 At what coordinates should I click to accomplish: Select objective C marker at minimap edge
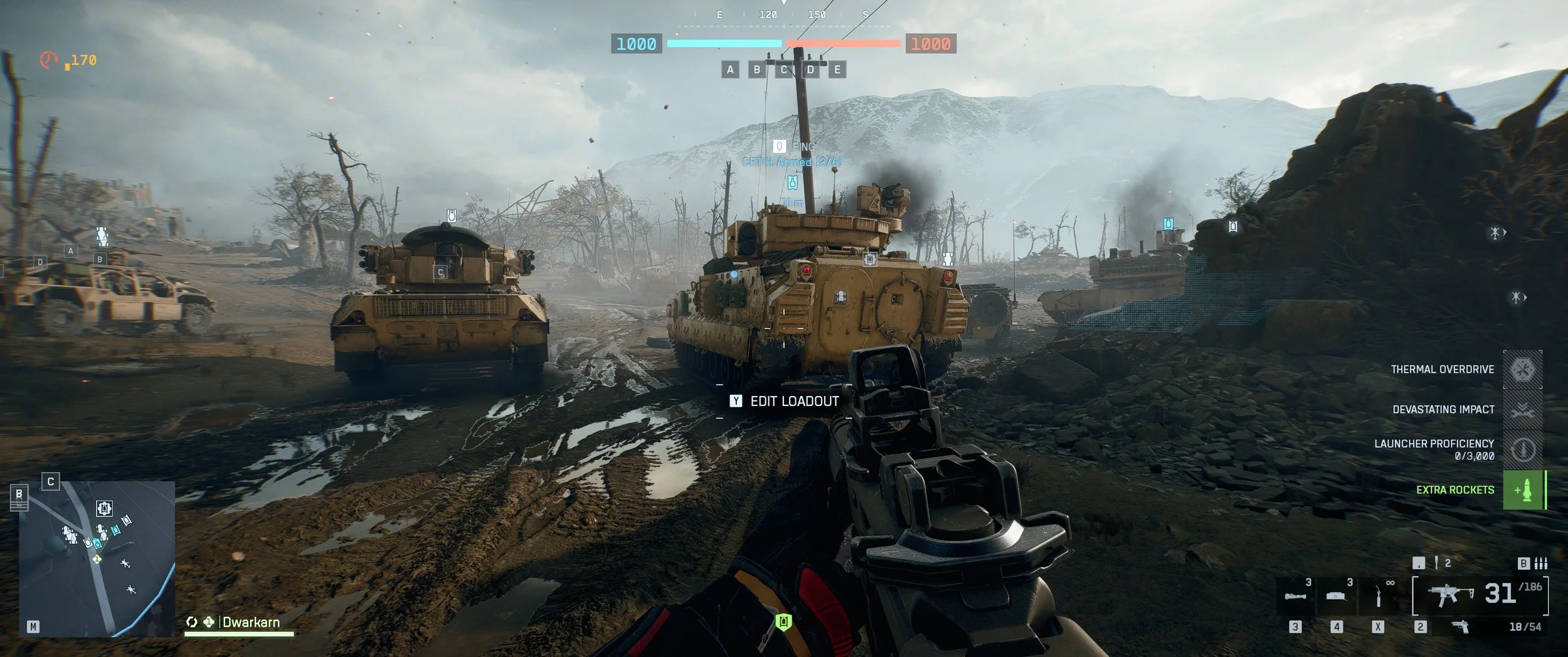[51, 482]
